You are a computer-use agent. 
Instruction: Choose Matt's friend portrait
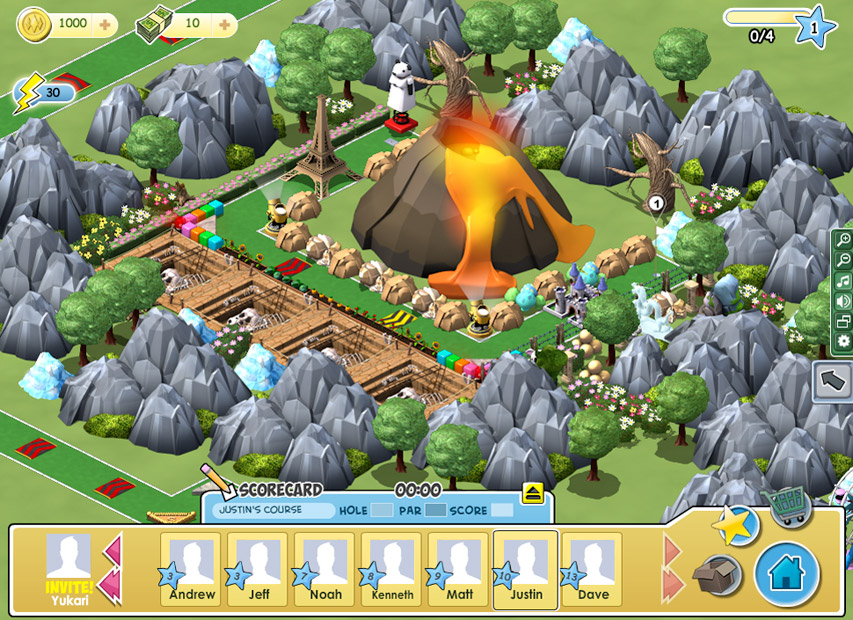[x=459, y=568]
